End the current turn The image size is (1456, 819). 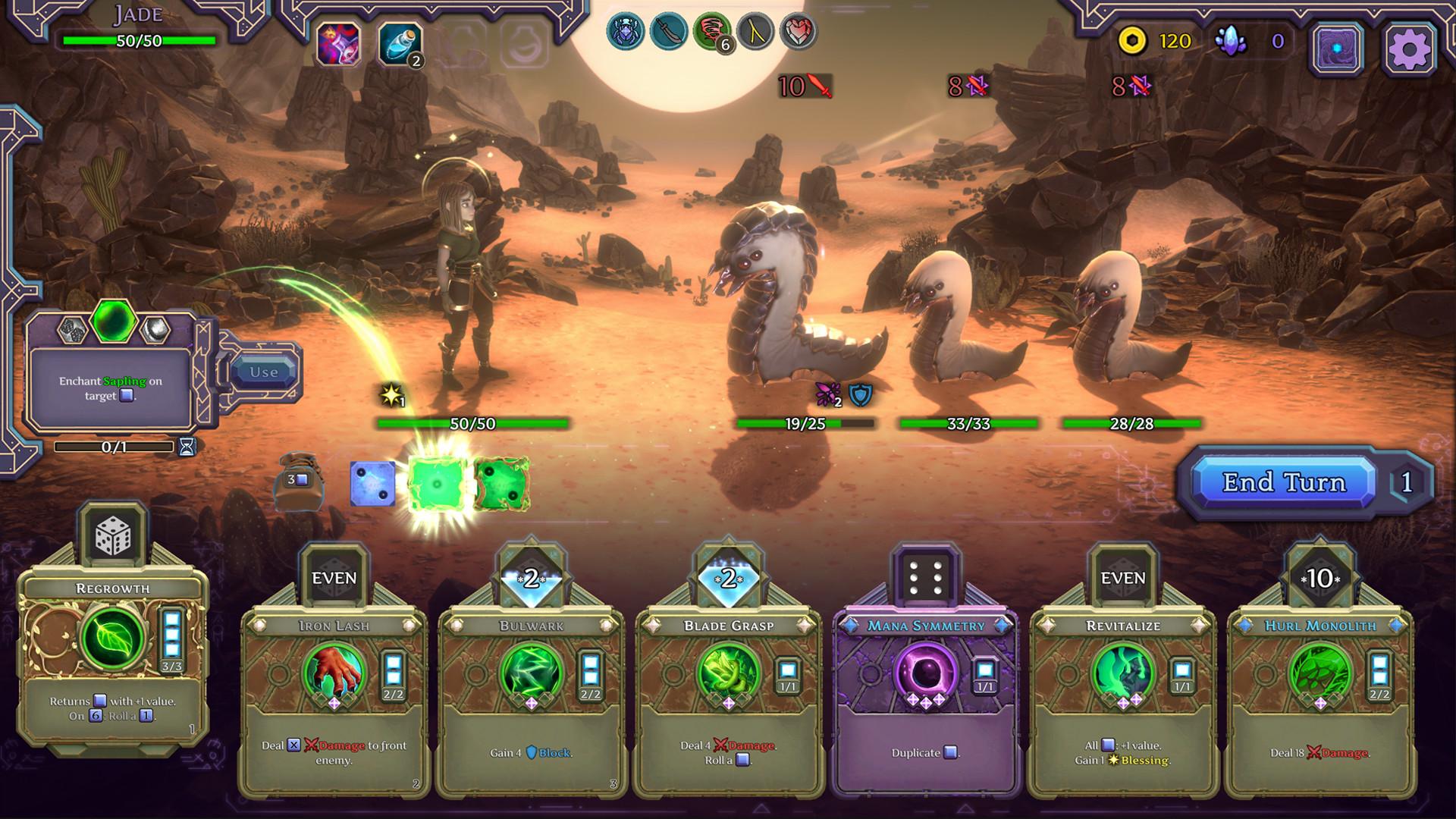(x=1283, y=482)
